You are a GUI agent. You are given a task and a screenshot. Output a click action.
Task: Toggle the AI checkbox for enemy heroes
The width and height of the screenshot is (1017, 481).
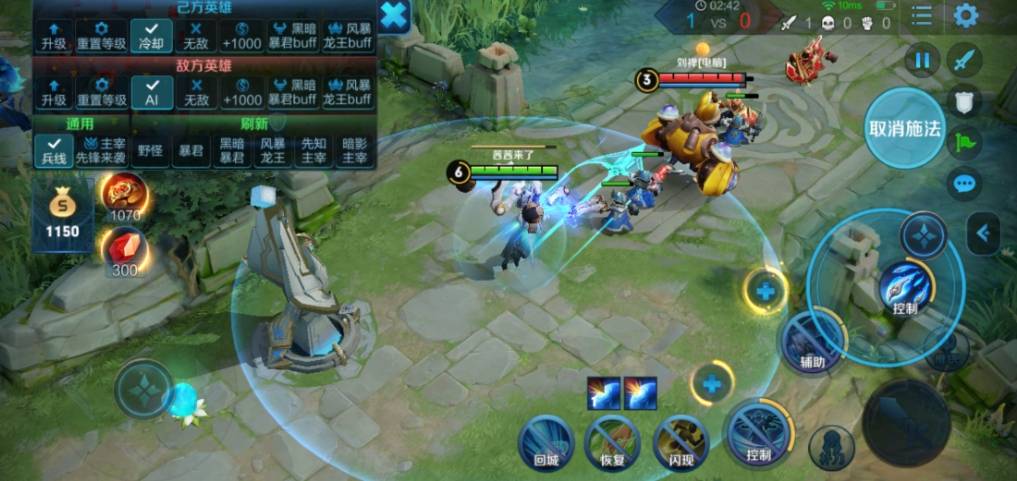[151, 93]
